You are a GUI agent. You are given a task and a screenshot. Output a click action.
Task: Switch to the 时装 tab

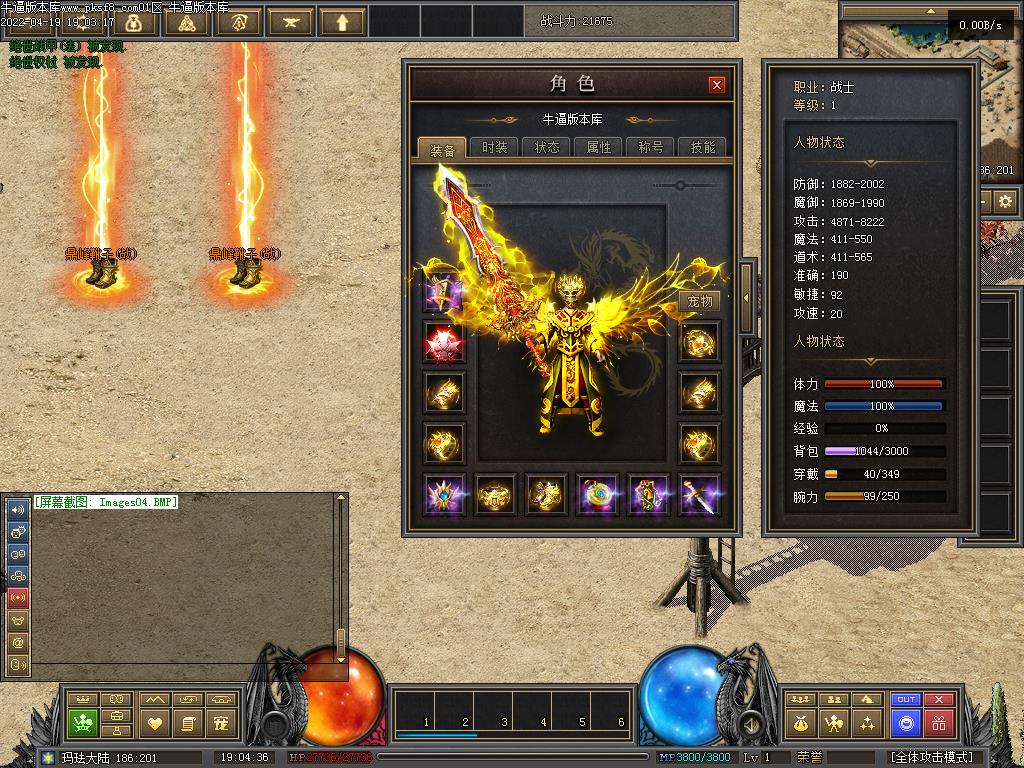(x=494, y=147)
